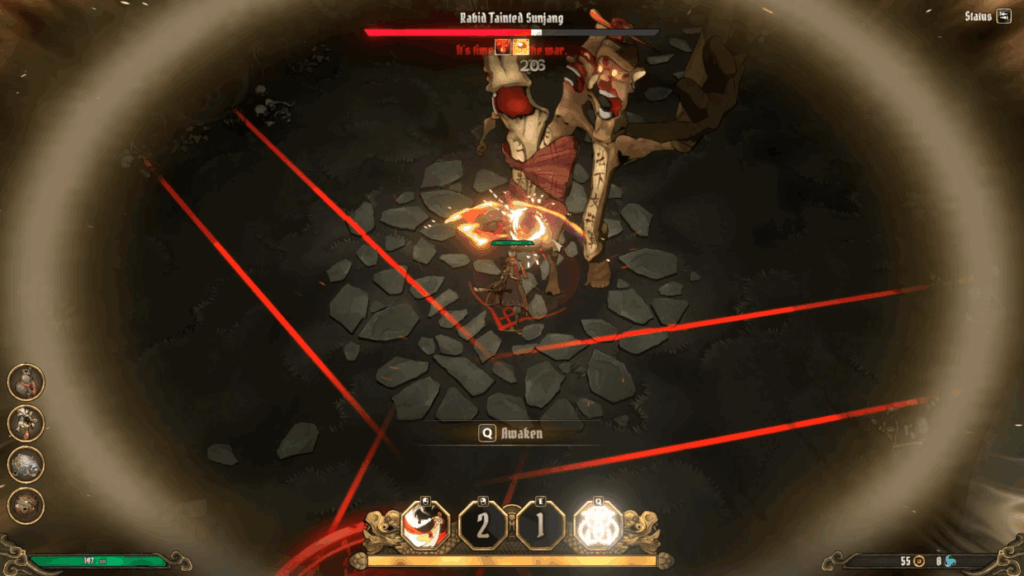Select the gourd bottle relic icon

[x=26, y=381]
